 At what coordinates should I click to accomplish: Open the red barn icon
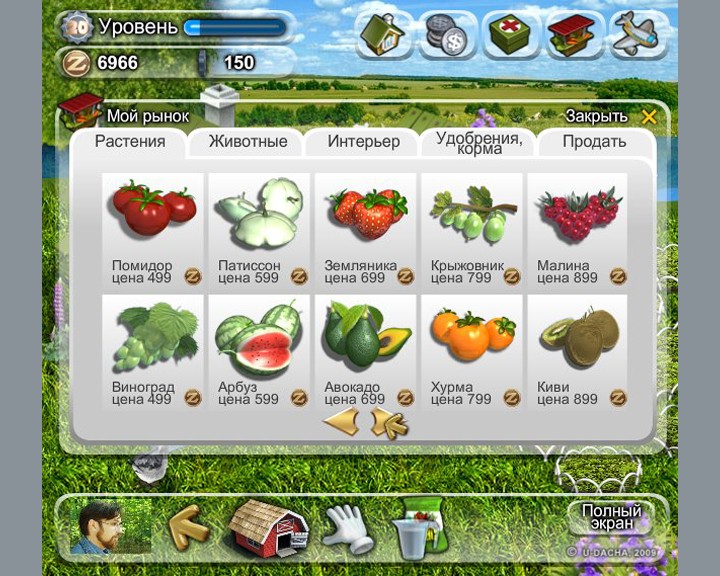[267, 527]
